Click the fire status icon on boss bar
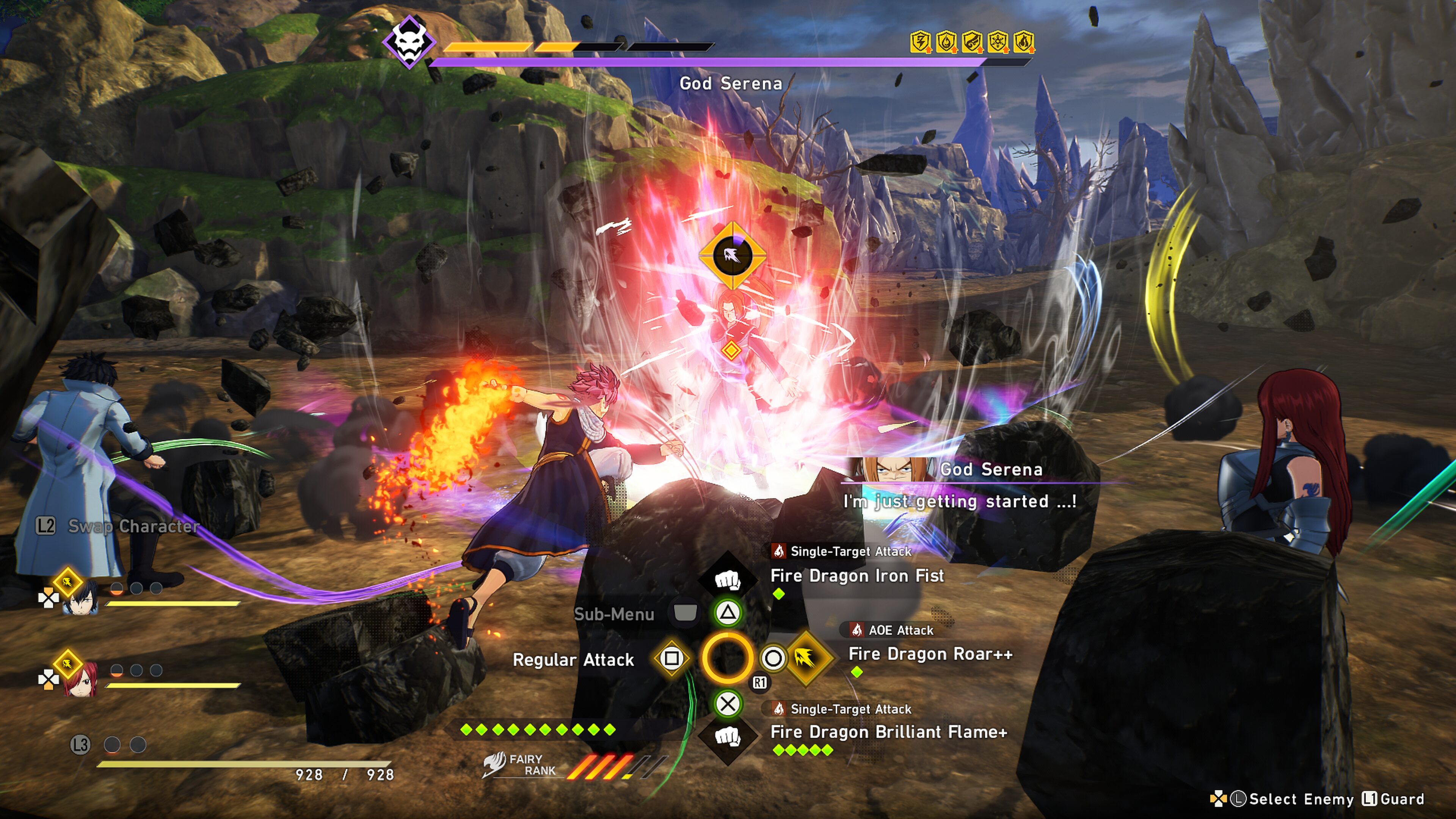Viewport: 1456px width, 819px height. [1024, 42]
